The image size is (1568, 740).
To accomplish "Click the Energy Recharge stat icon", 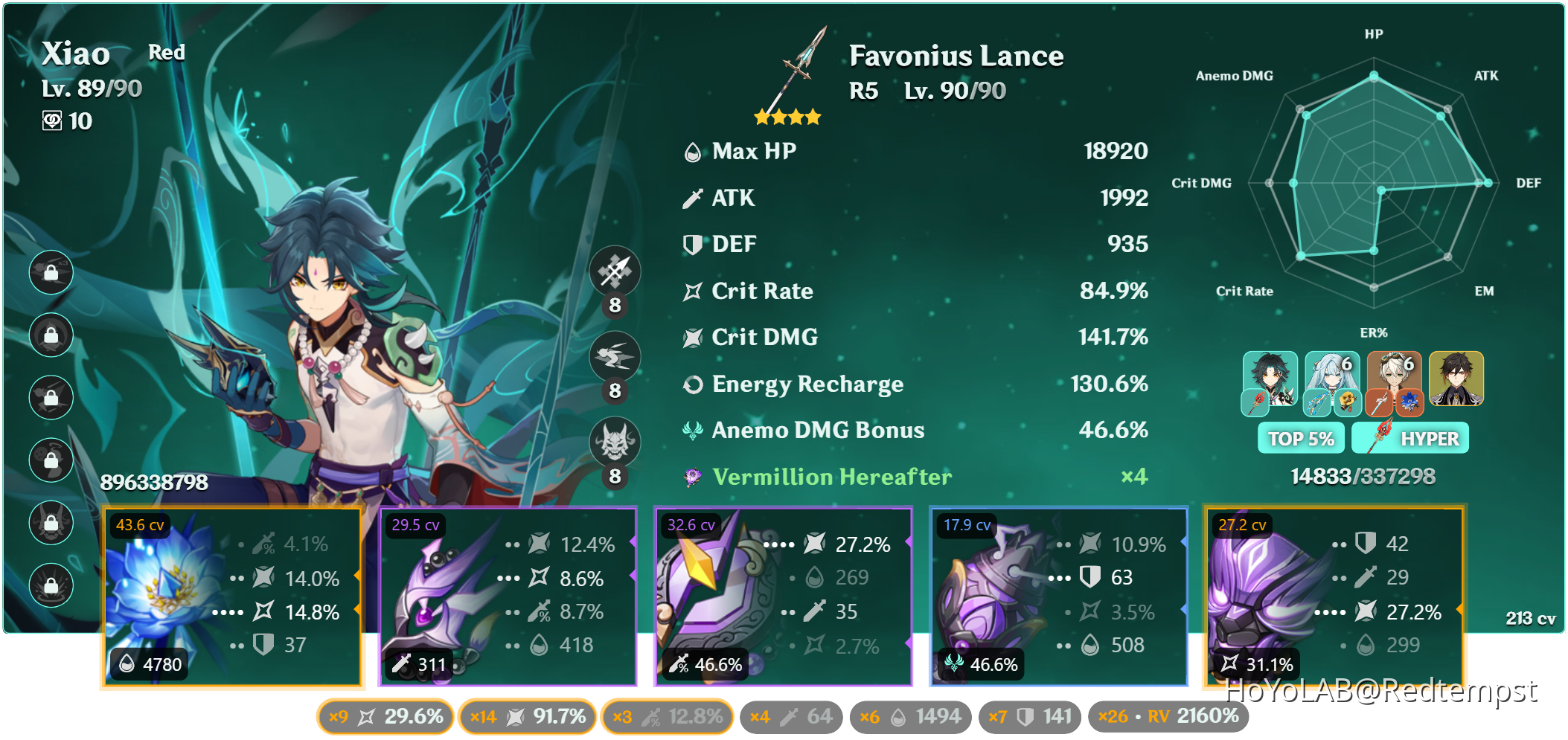I will coord(694,384).
